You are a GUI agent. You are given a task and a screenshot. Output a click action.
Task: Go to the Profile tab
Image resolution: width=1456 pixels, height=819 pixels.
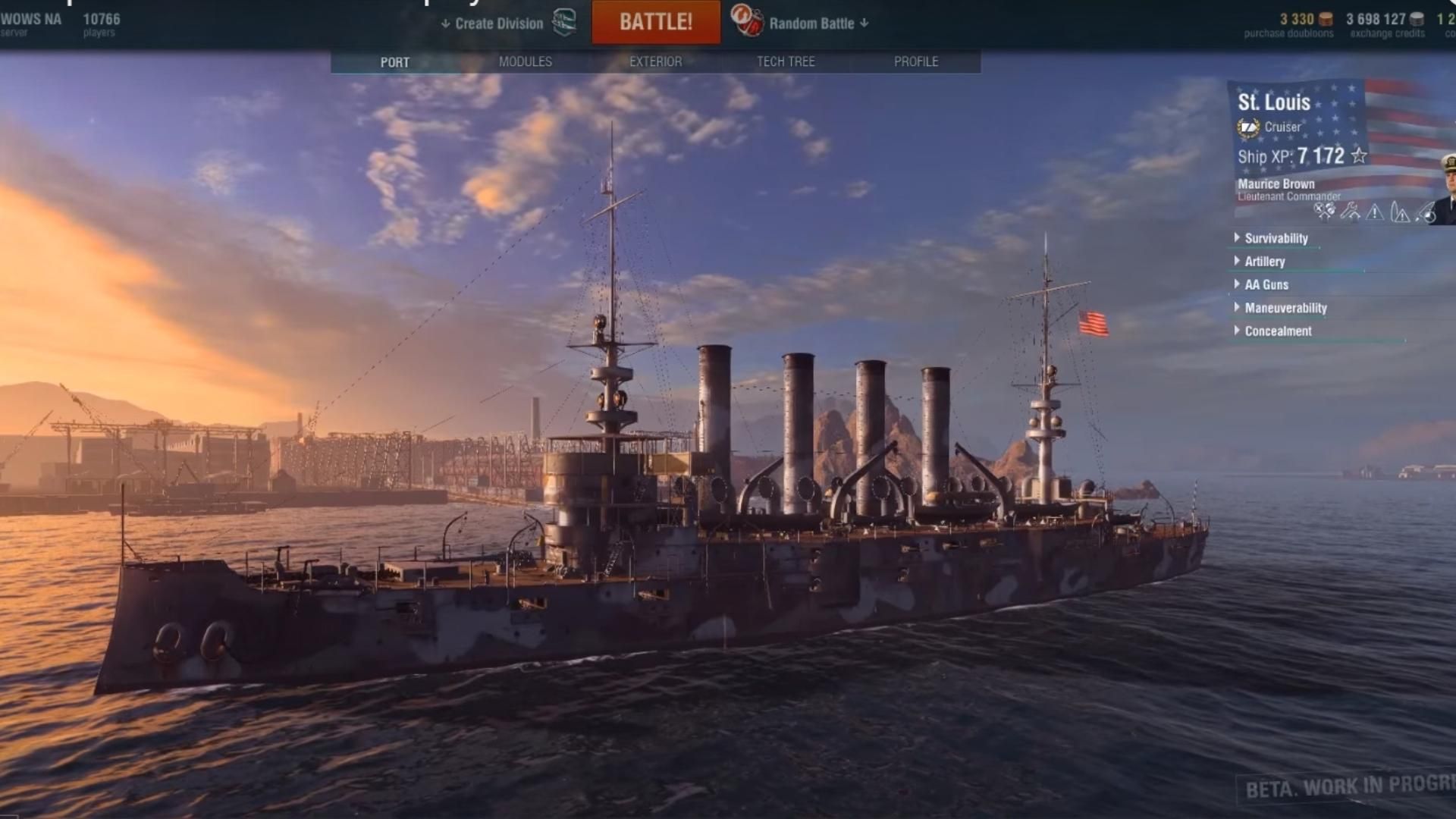[x=915, y=61]
